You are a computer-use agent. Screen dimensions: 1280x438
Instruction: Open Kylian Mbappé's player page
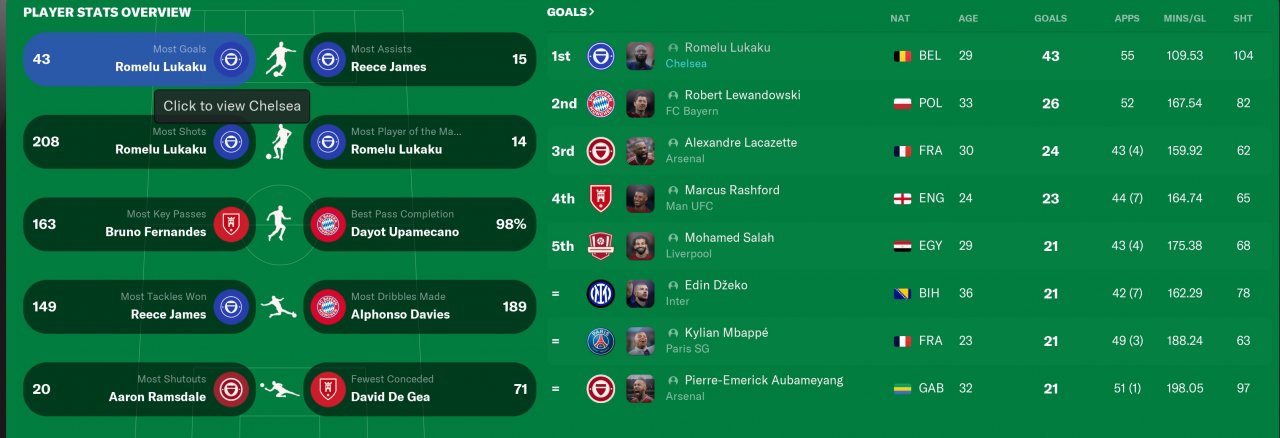[726, 333]
